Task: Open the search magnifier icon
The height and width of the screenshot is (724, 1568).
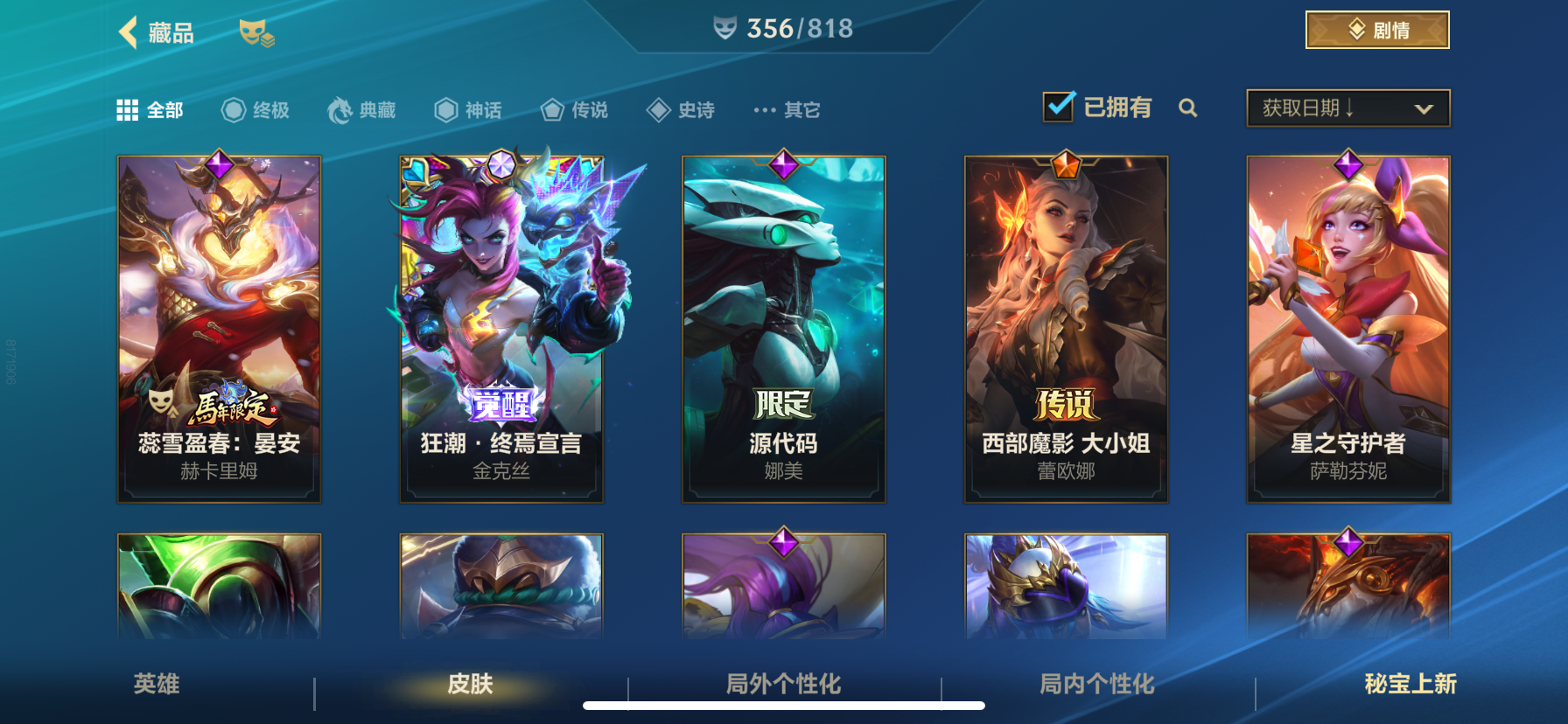Action: pyautogui.click(x=1189, y=108)
